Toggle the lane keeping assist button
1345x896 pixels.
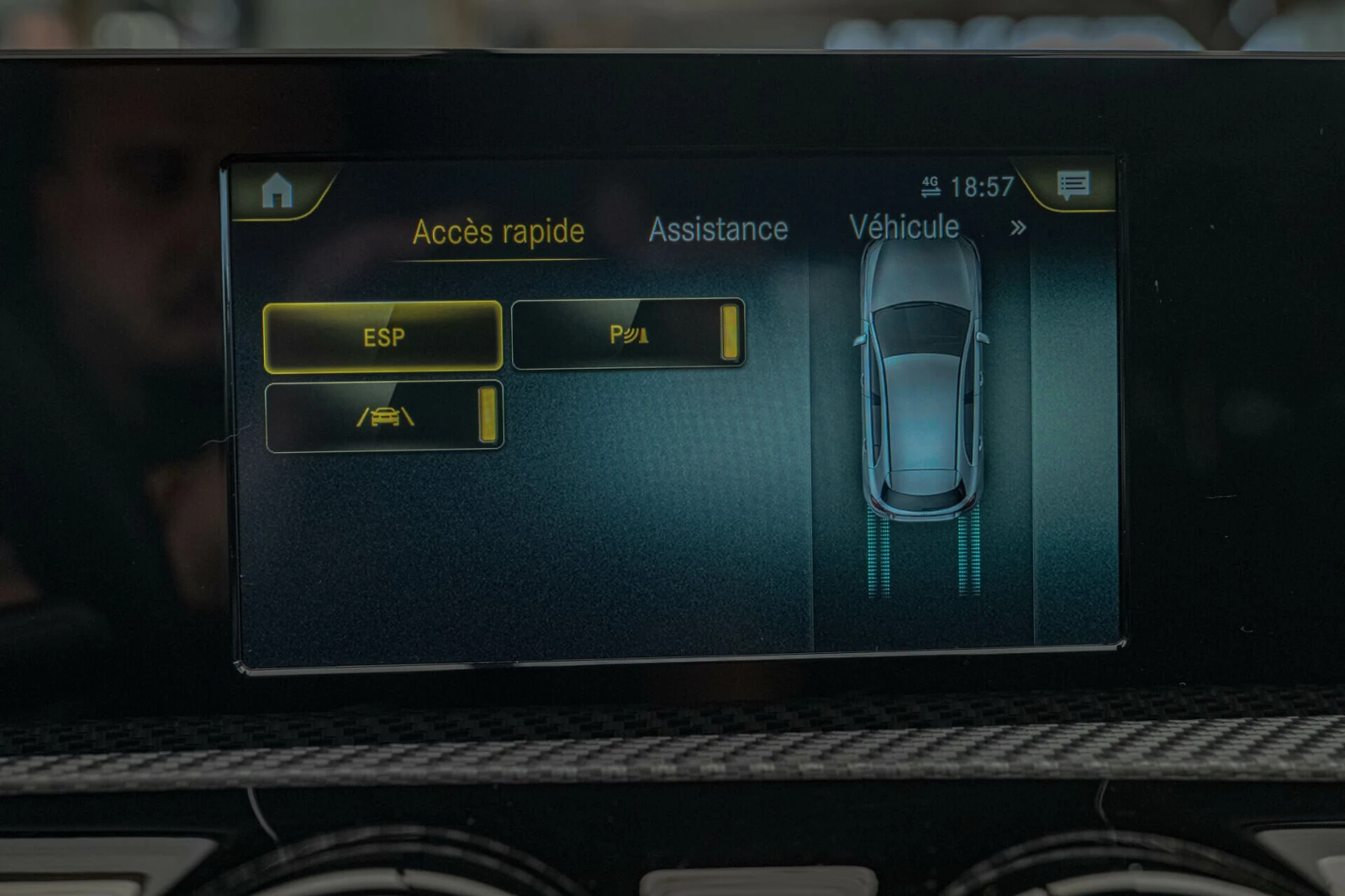point(384,417)
